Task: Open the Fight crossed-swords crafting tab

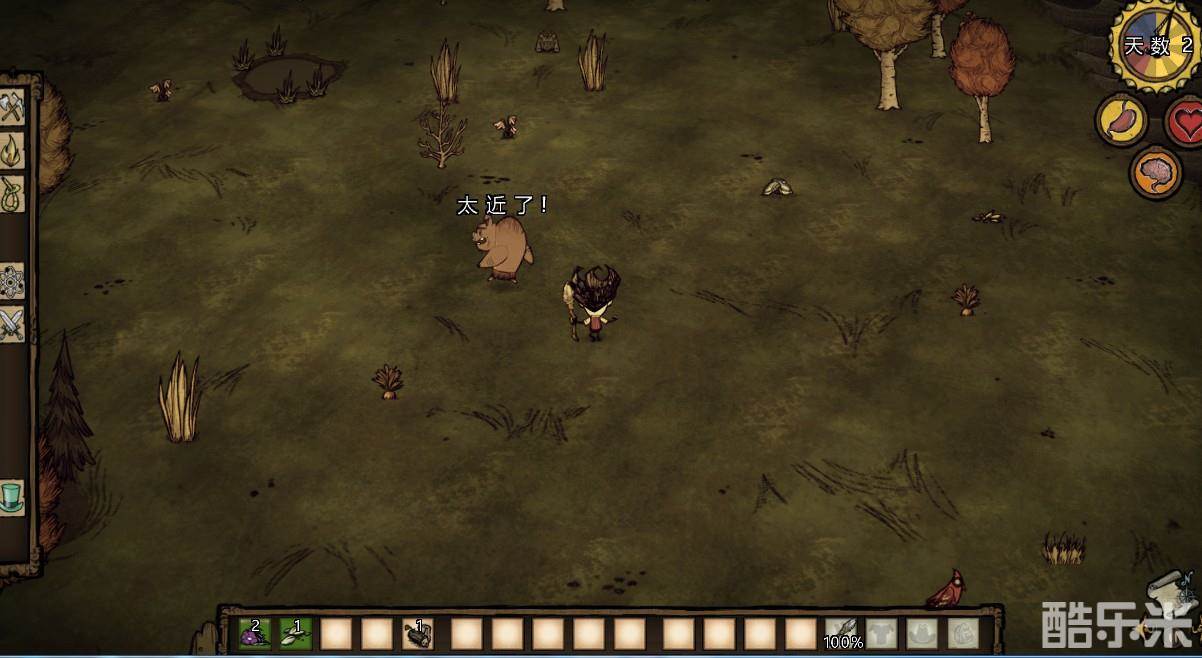Action: click(11, 324)
